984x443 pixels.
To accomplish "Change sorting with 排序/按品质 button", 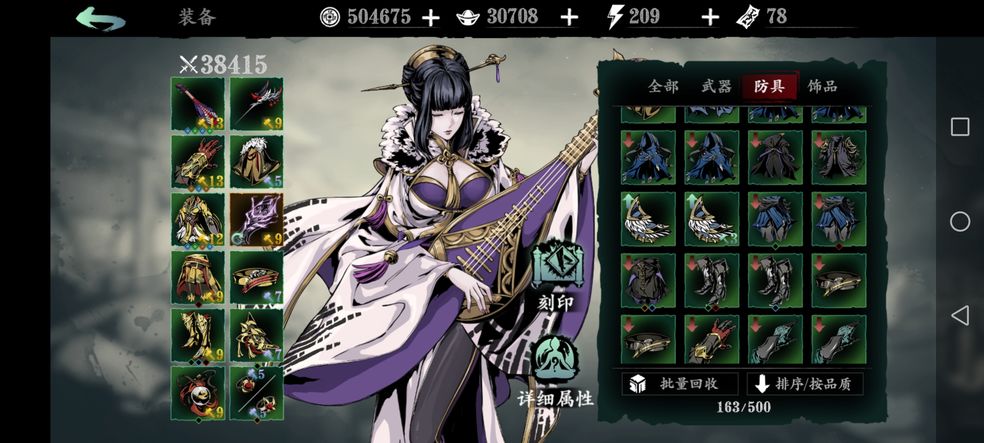I will coord(804,384).
